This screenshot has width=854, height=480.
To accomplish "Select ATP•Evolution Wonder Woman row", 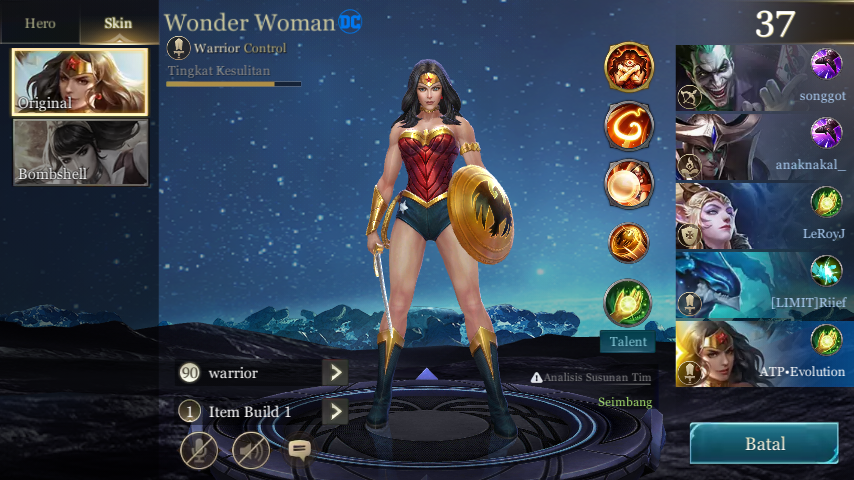I will [x=764, y=353].
